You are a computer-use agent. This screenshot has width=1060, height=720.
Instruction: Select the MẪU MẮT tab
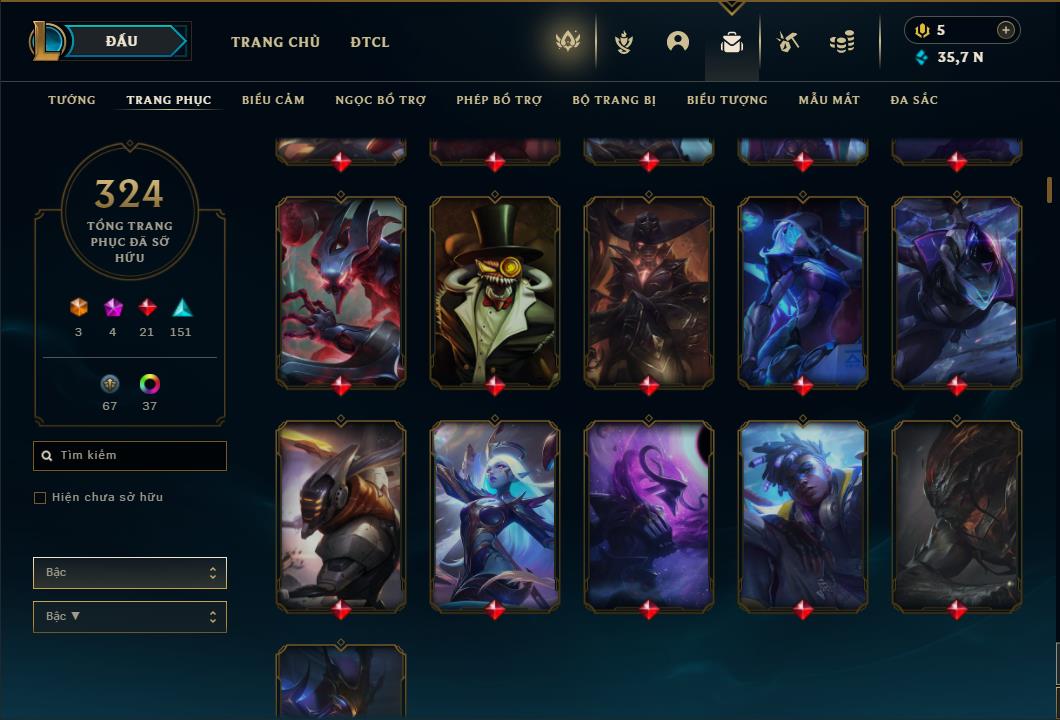pos(829,100)
